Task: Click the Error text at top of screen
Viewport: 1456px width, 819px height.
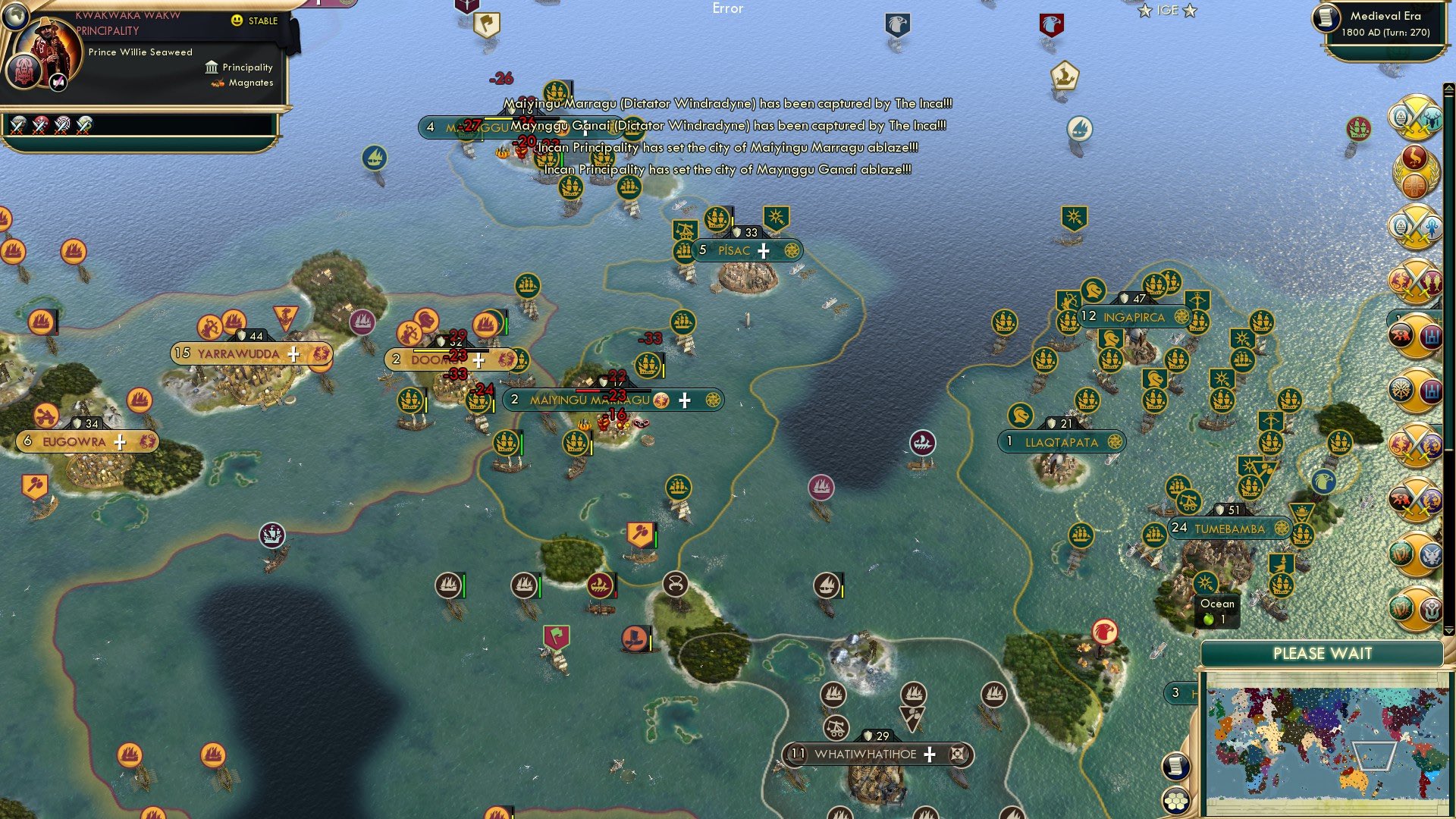Action: [x=729, y=9]
